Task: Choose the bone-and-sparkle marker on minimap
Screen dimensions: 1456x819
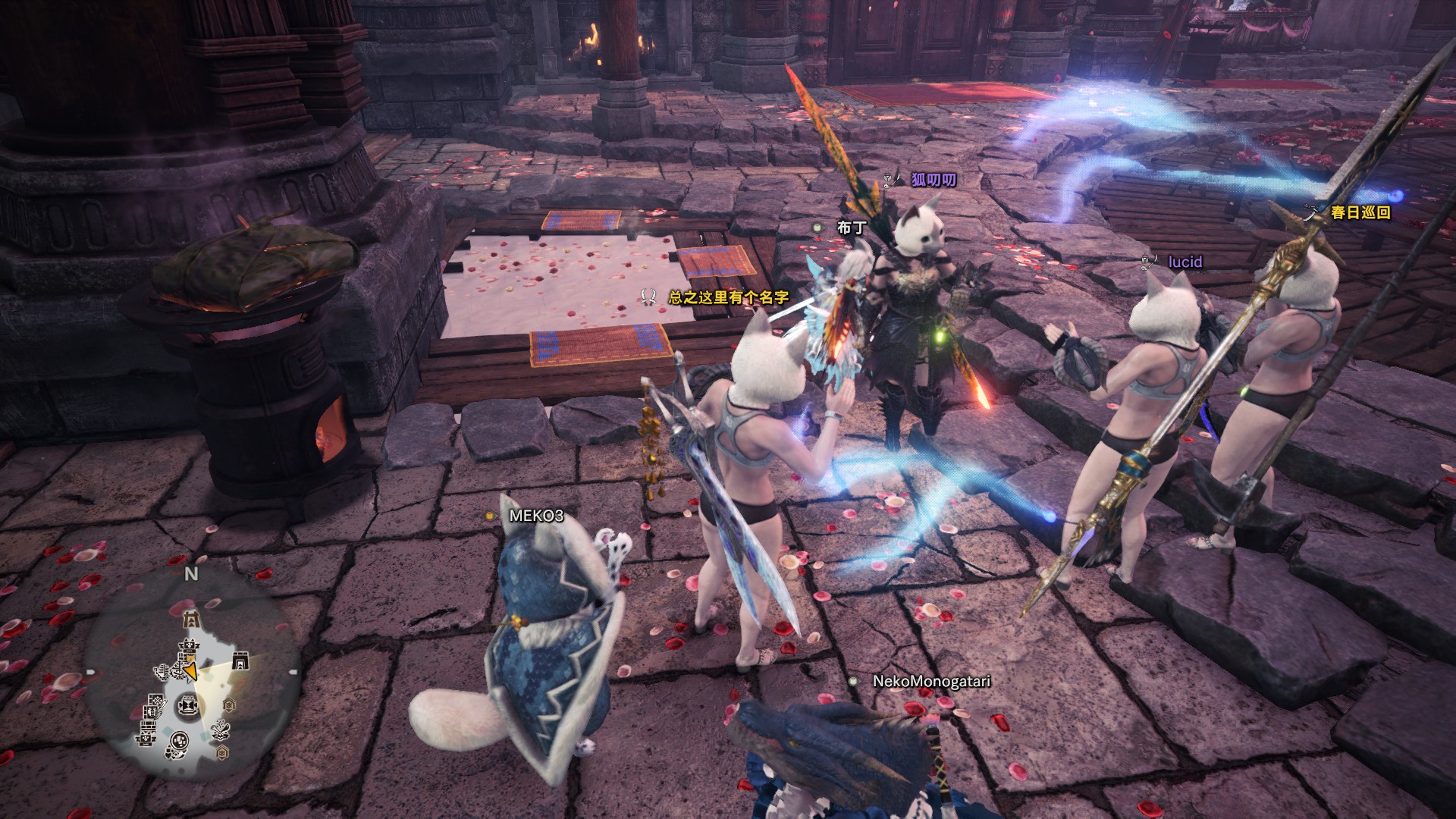Action: click(221, 730)
